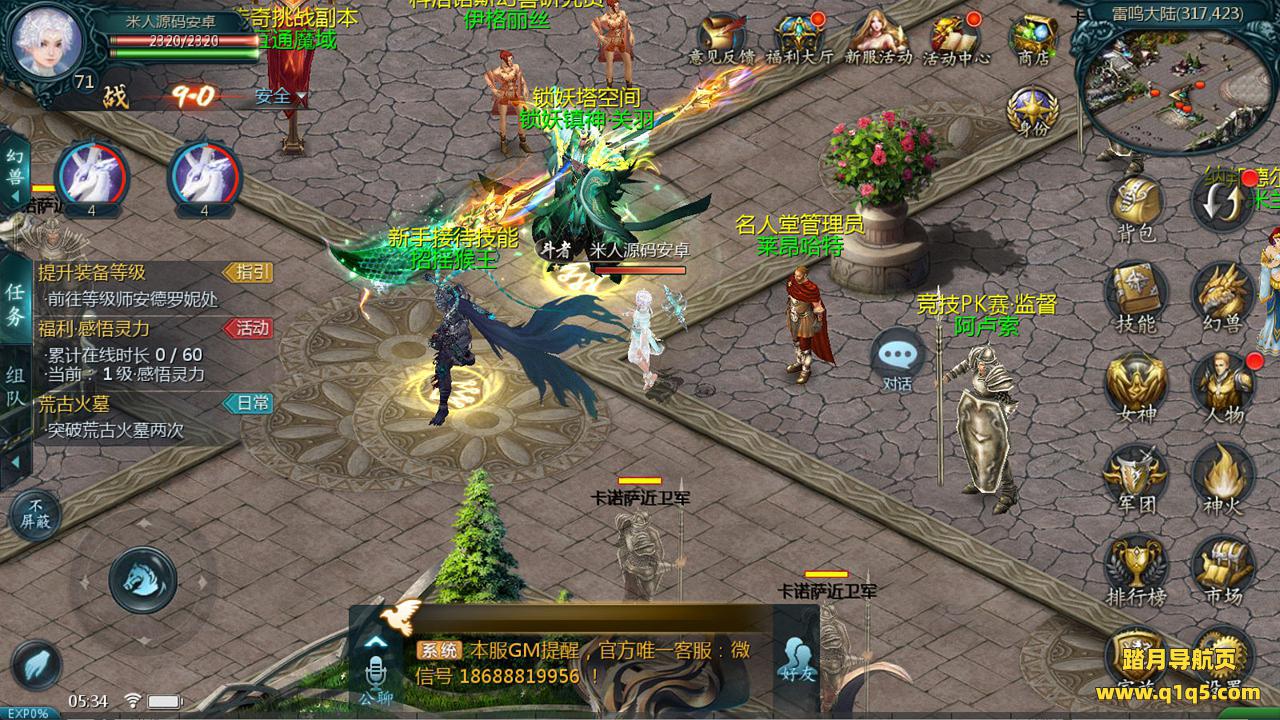Open the 新服活动 new server events
This screenshot has width=1280, height=720.
coord(879,38)
